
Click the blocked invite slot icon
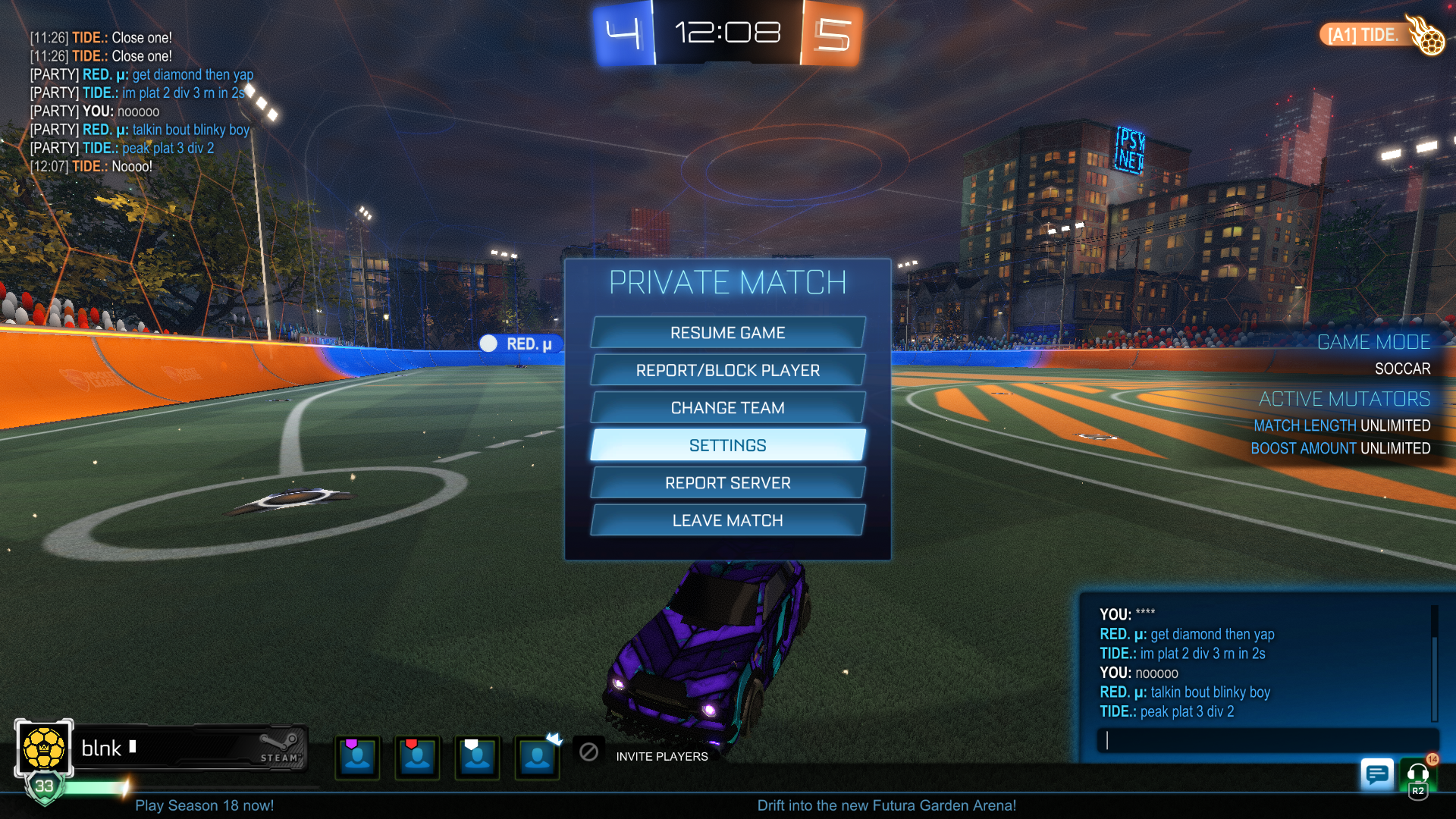coord(588,752)
